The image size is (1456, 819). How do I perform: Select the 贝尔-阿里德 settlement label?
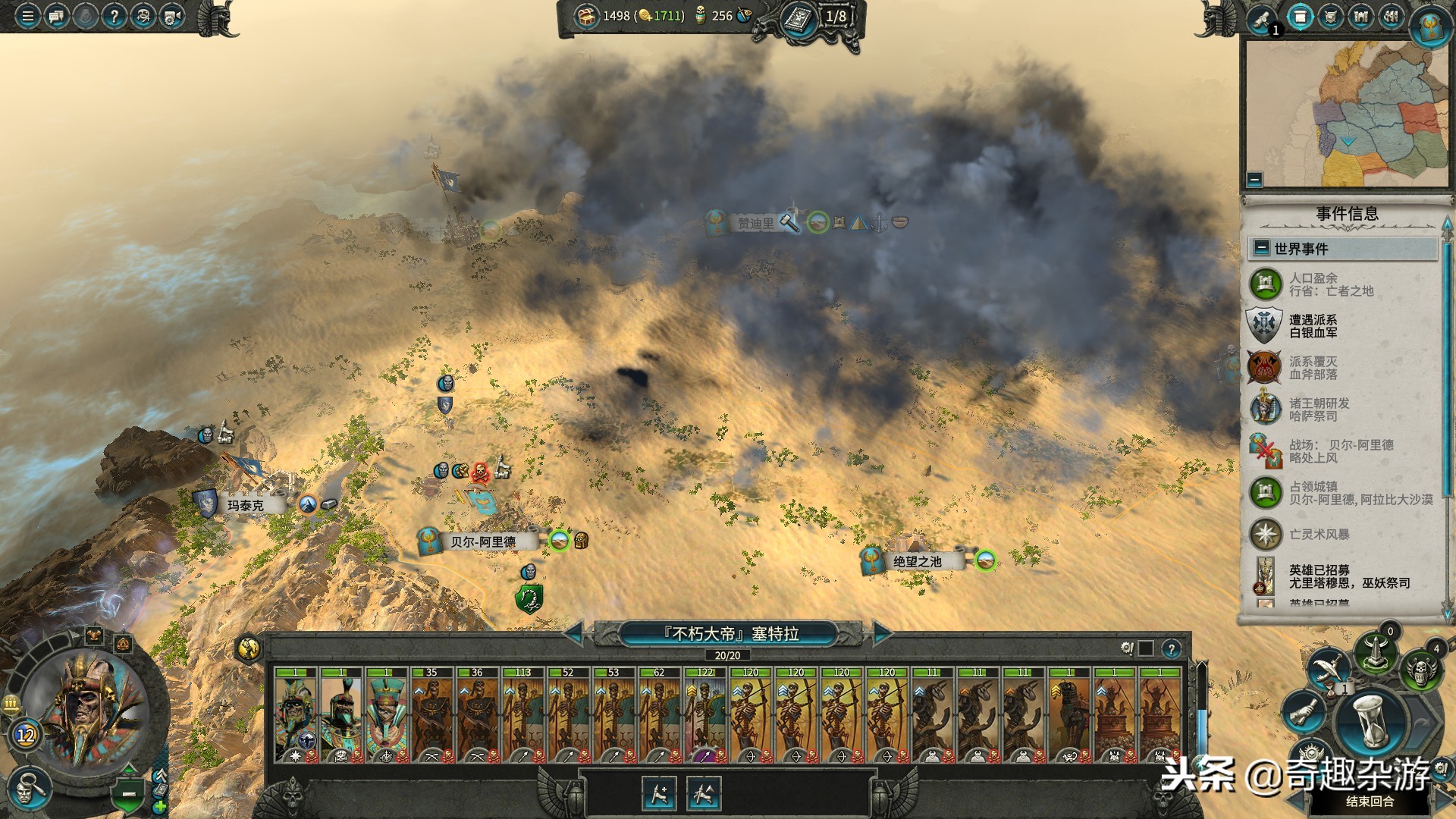[482, 541]
